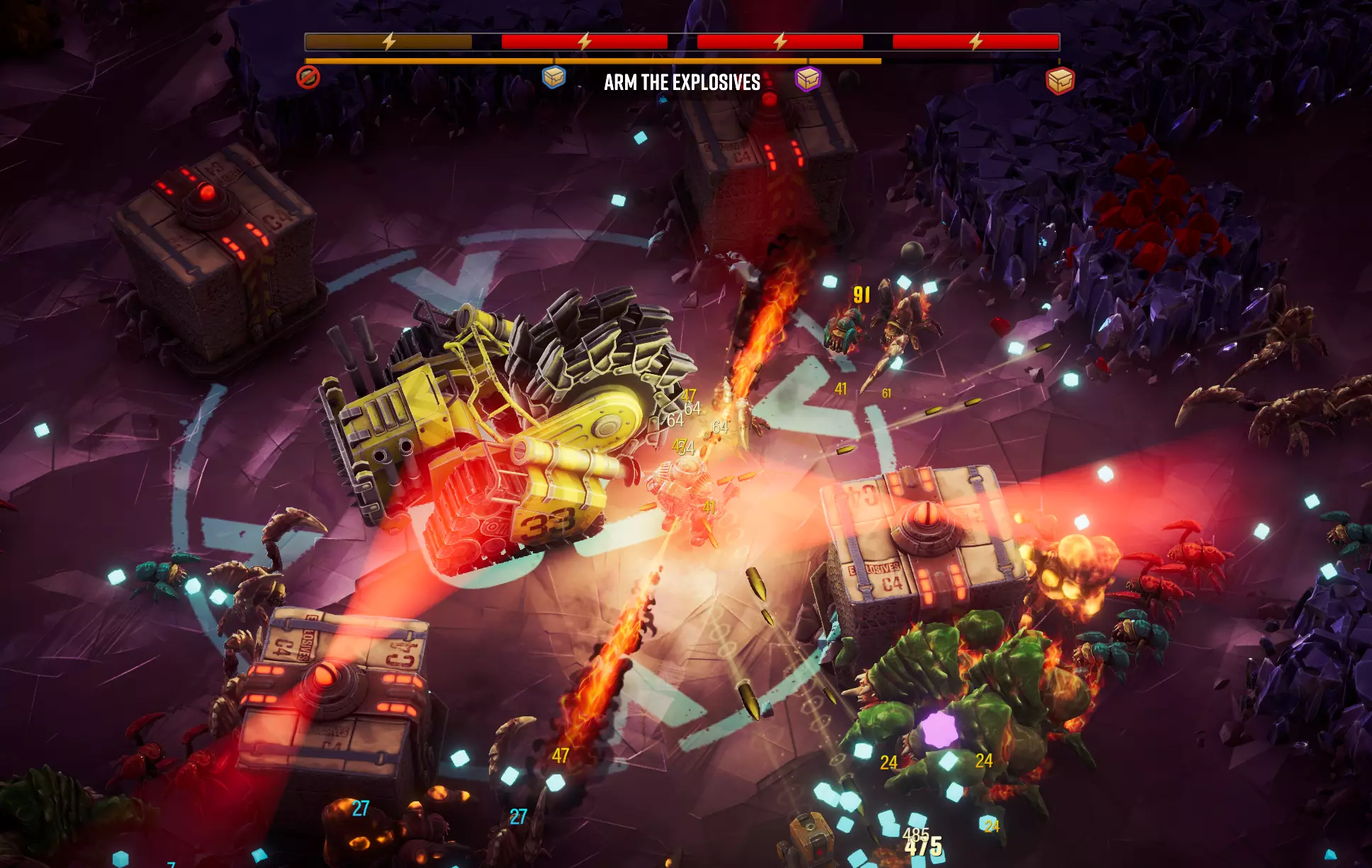The height and width of the screenshot is (868, 1372).
Task: Click the red crate reward icon
Action: tap(1060, 81)
